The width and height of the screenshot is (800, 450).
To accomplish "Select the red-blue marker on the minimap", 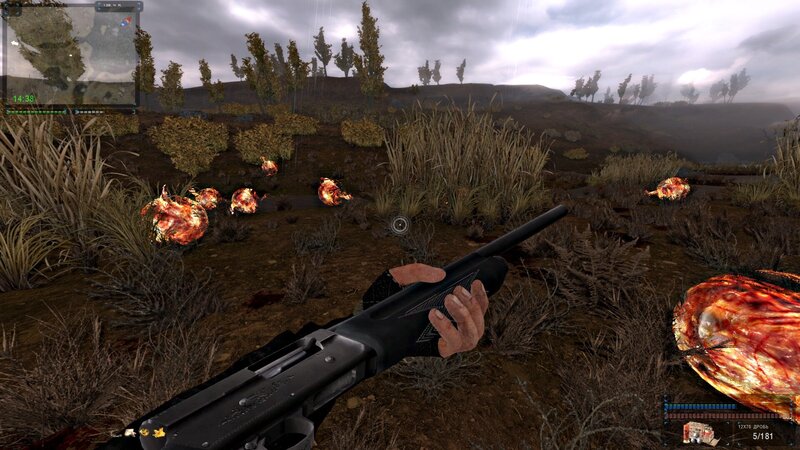I will coord(124,20).
